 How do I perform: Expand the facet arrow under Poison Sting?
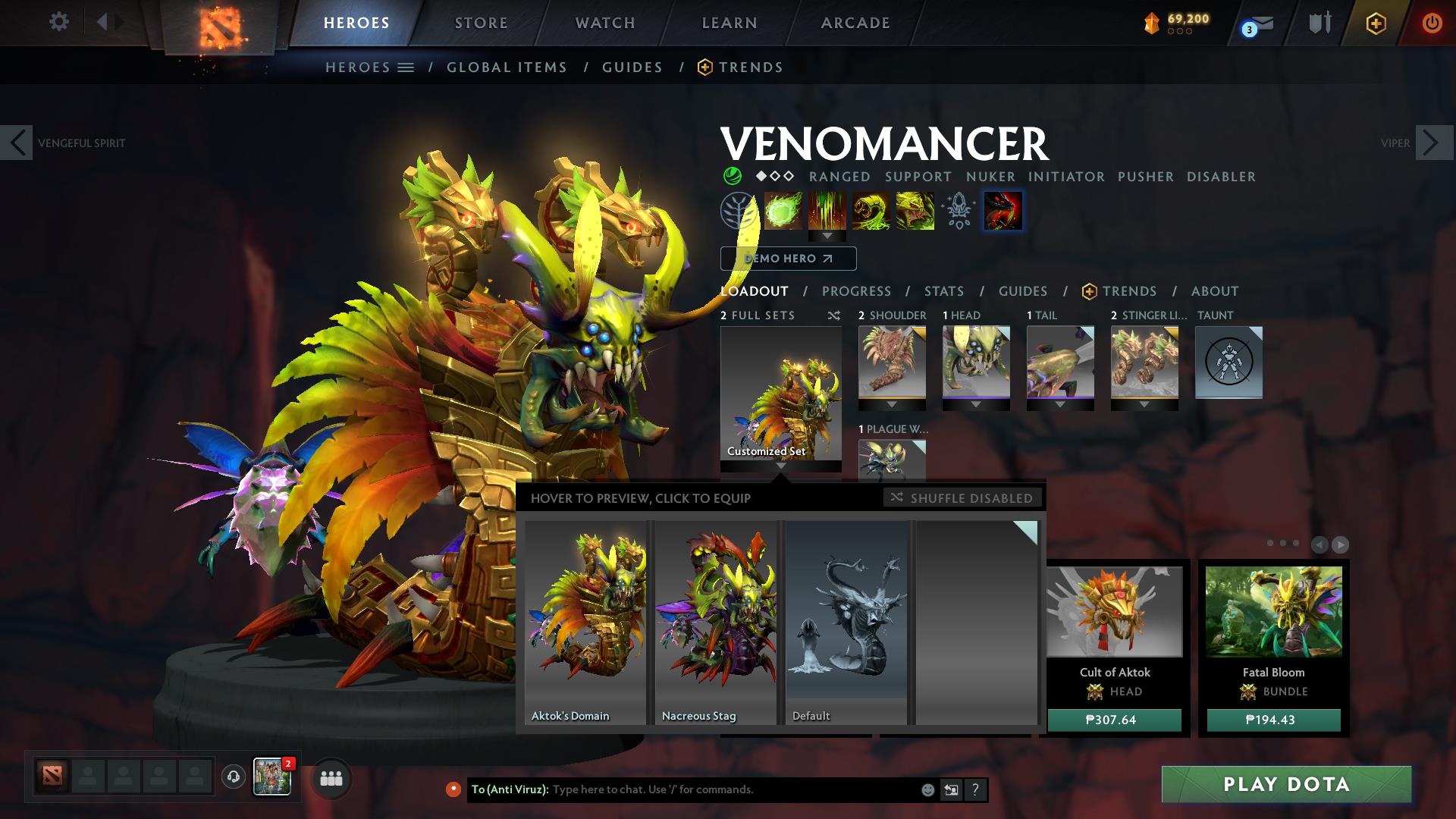coord(827,237)
